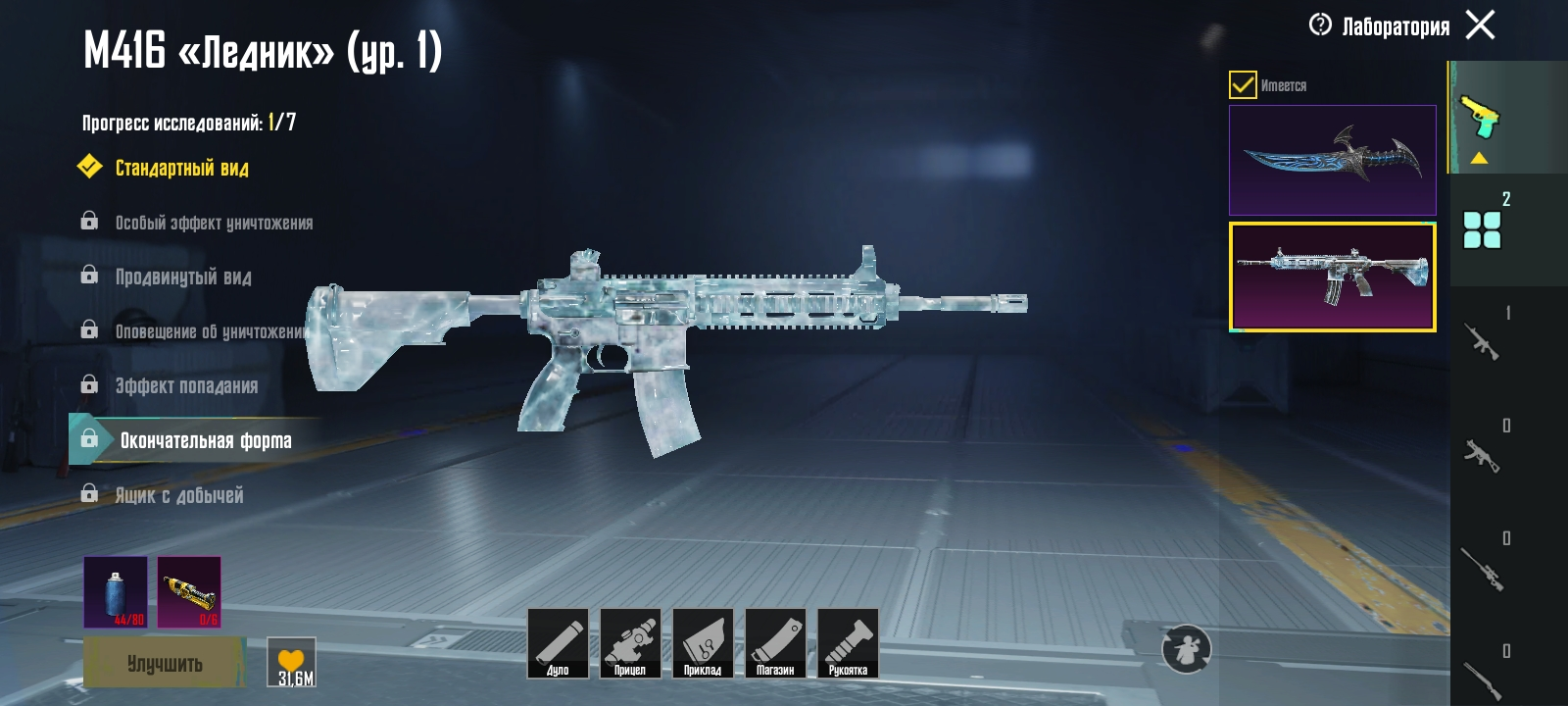Open the Прицел scope attachment slot

click(x=630, y=643)
